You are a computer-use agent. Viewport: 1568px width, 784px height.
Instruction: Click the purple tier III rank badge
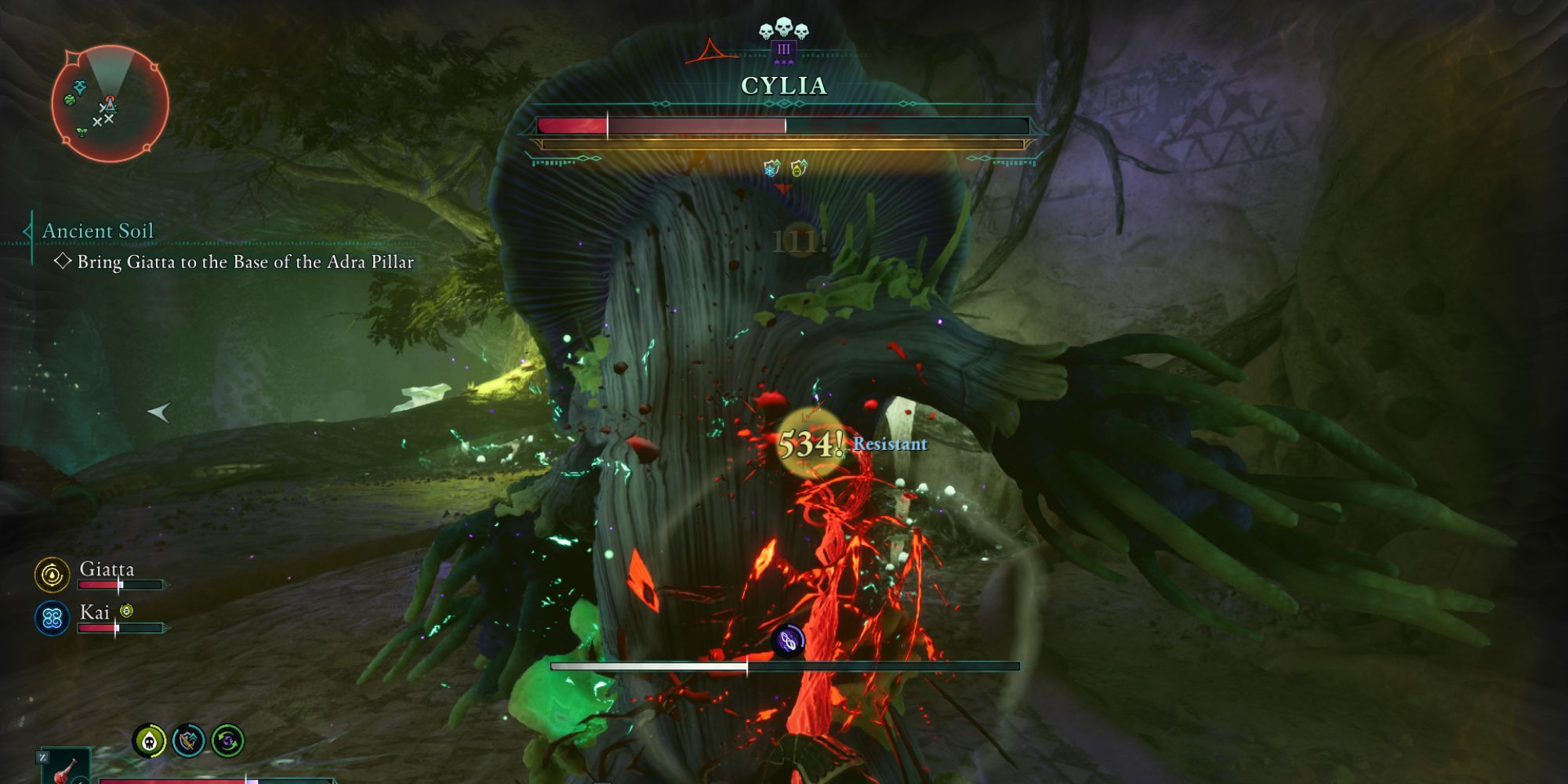click(784, 51)
